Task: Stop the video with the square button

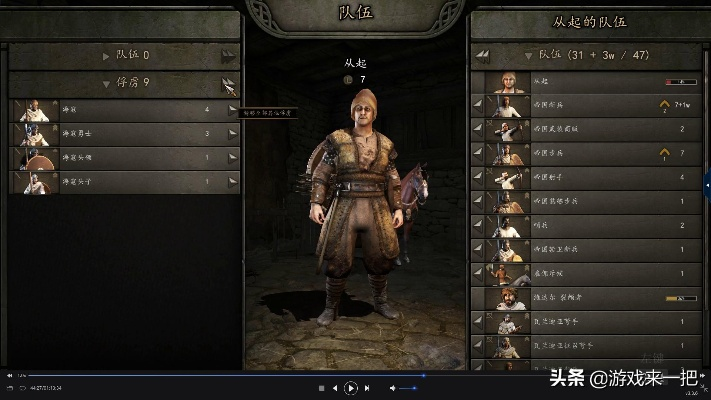Action: pos(321,387)
